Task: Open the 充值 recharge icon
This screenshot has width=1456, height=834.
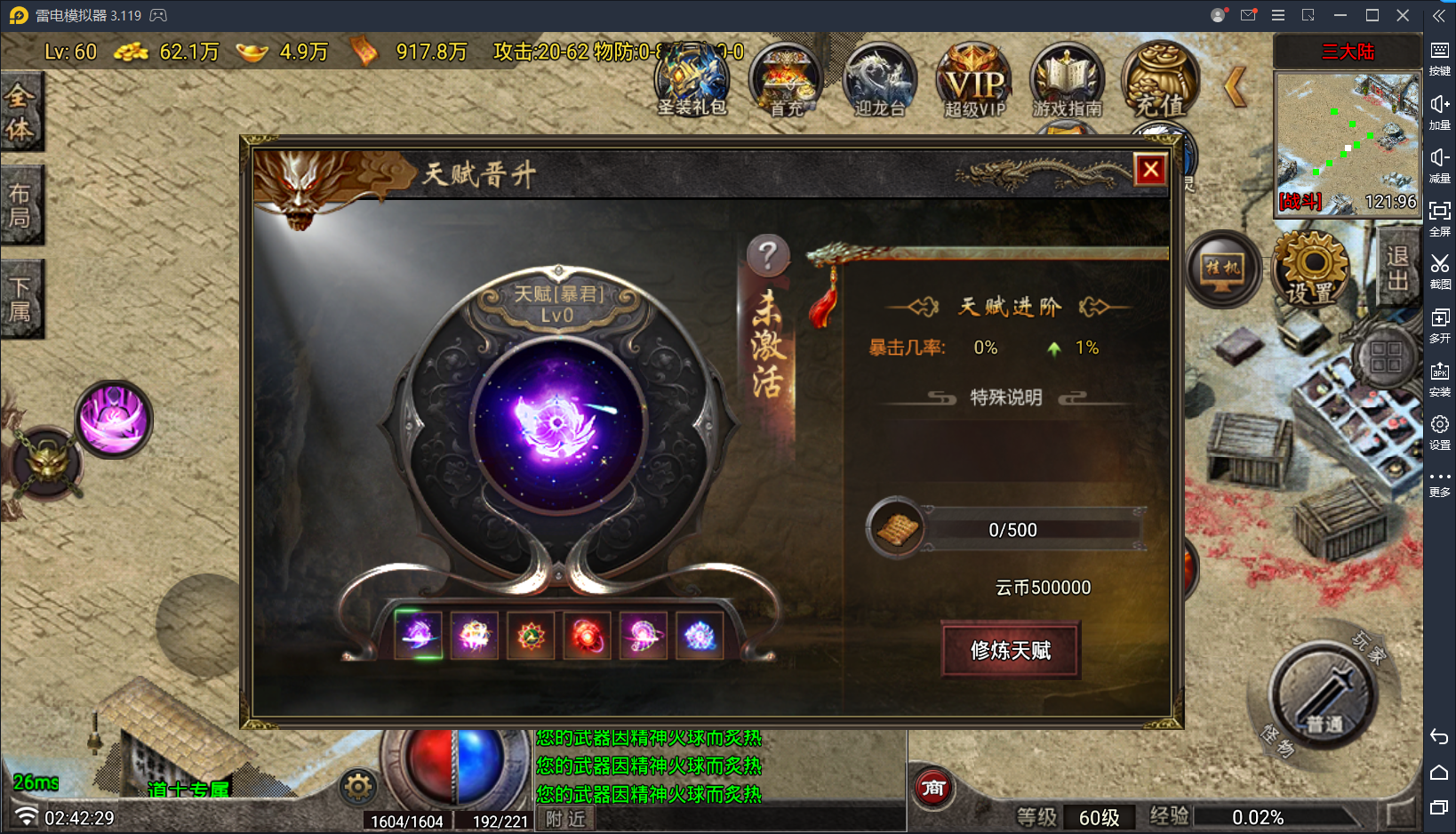Action: click(x=1159, y=80)
